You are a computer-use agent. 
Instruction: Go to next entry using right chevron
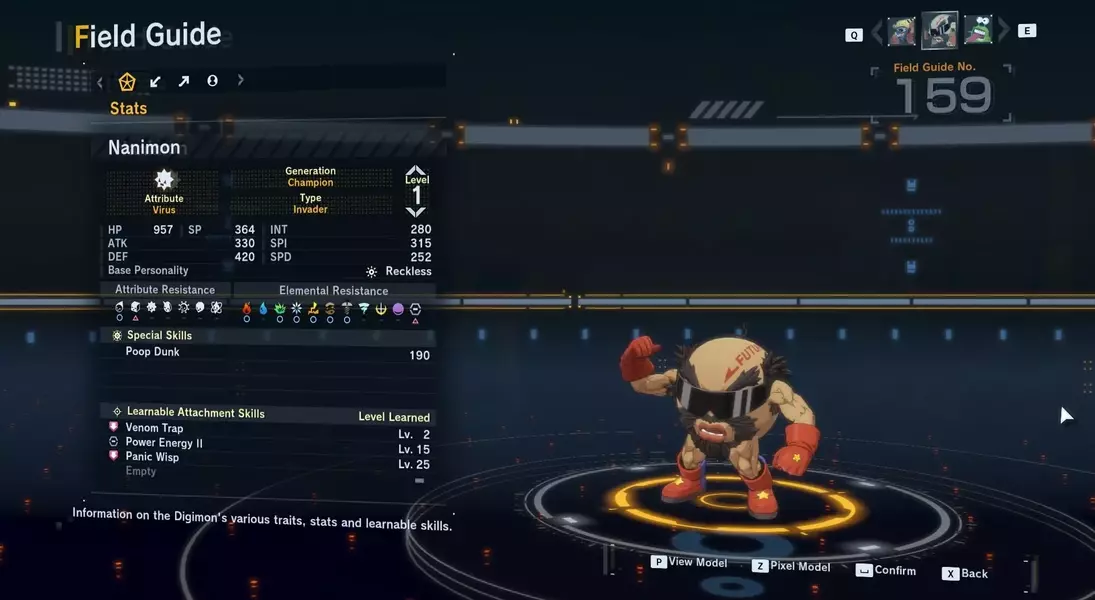pos(1003,32)
